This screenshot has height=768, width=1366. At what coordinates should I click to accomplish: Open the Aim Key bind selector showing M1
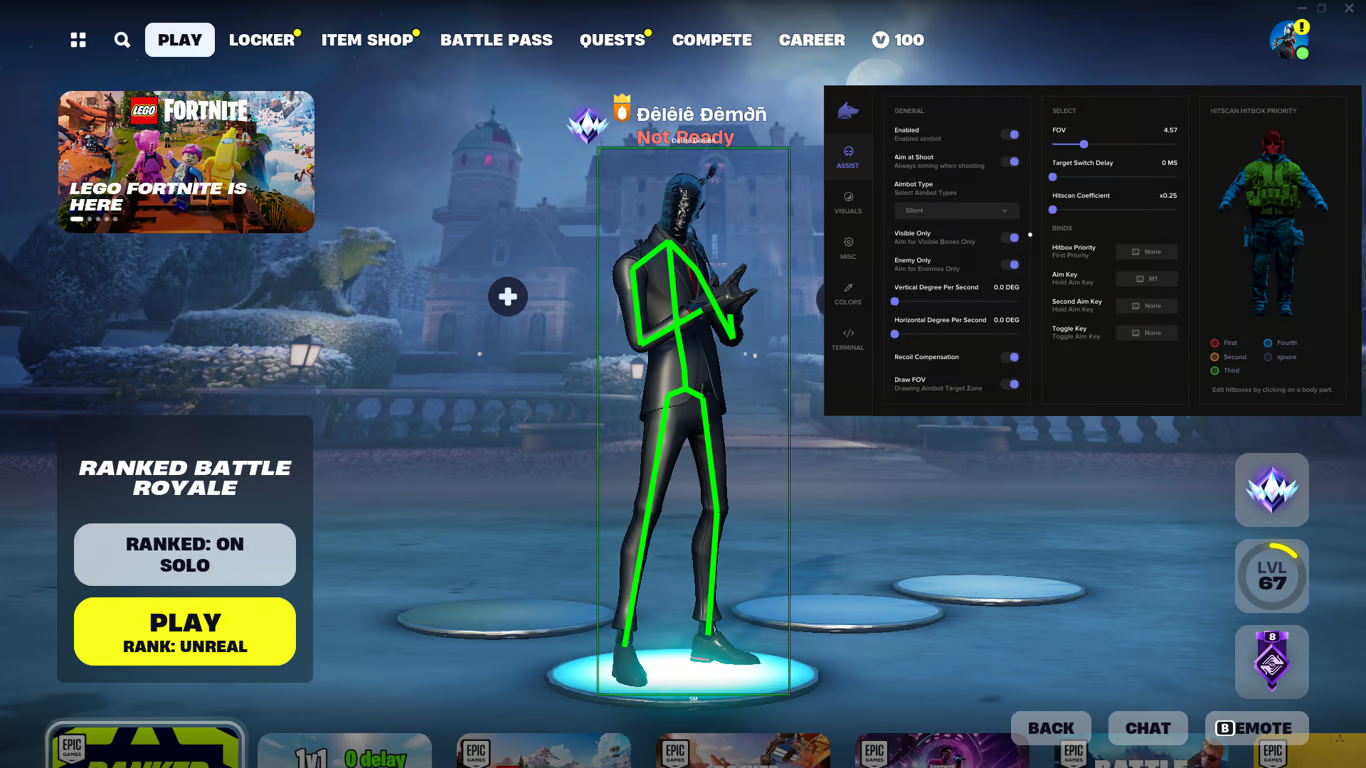pos(1146,278)
